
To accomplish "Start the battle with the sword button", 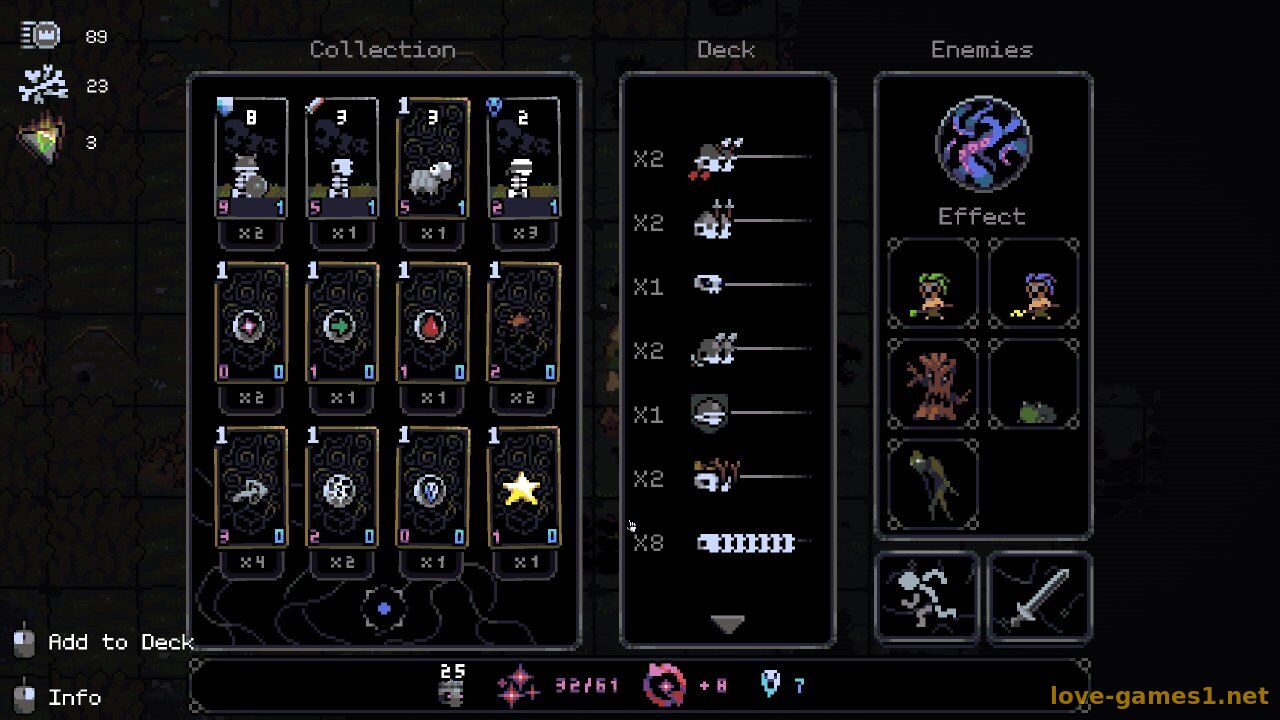I will pyautogui.click(x=1039, y=597).
